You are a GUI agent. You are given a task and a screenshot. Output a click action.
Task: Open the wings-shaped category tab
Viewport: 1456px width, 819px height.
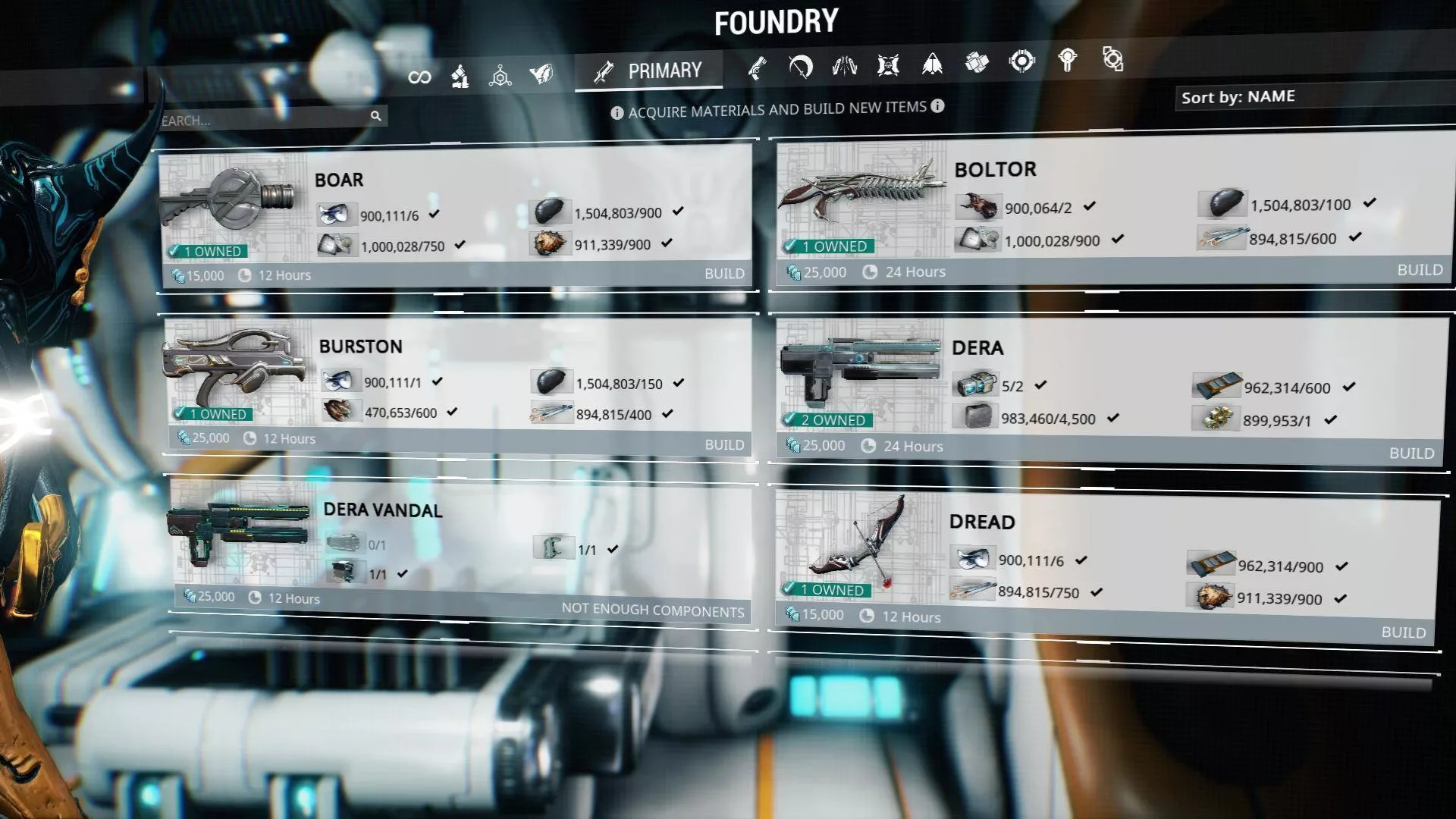click(x=844, y=66)
